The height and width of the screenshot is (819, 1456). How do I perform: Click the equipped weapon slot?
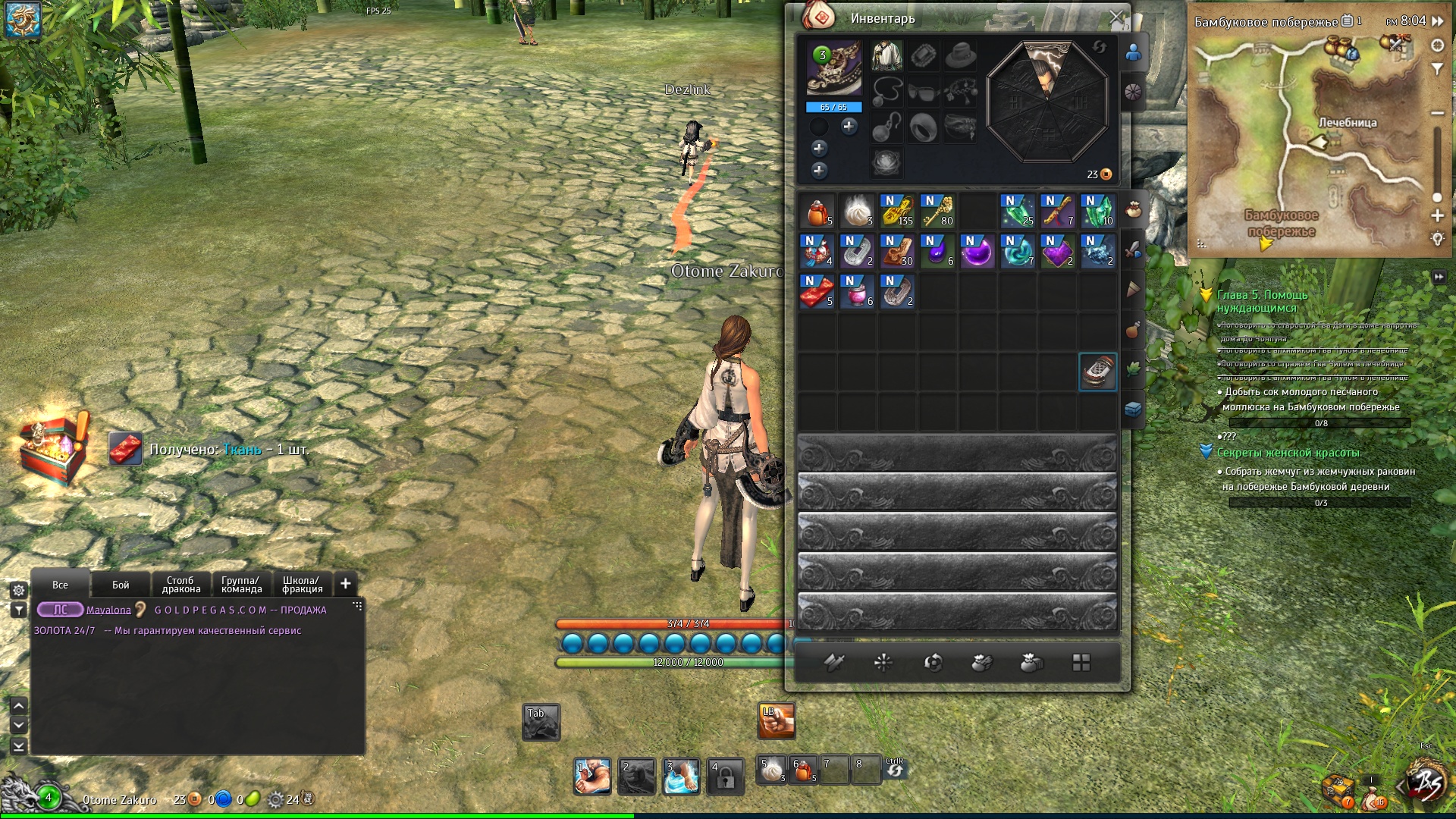click(x=833, y=69)
